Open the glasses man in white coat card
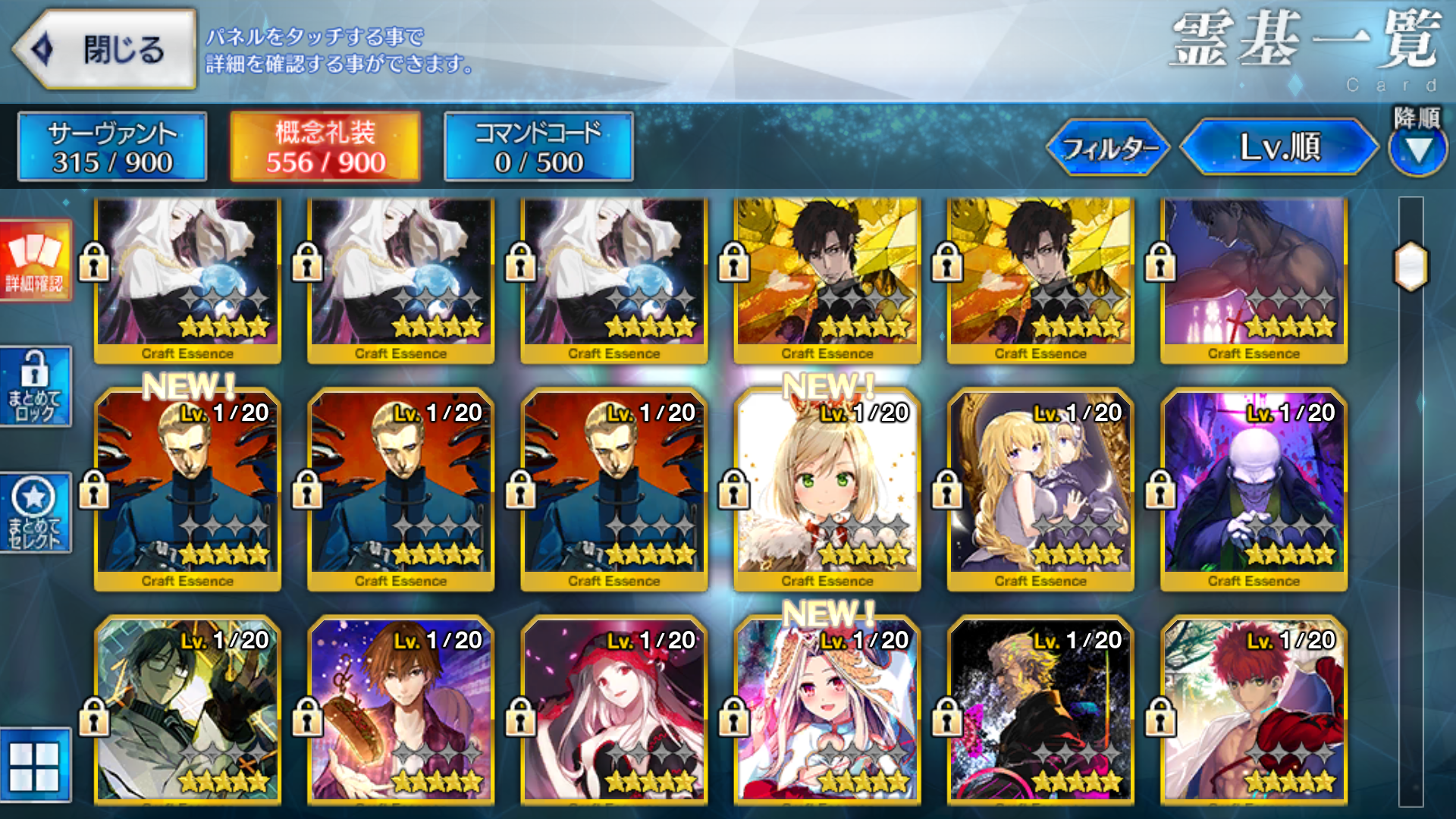 187,713
